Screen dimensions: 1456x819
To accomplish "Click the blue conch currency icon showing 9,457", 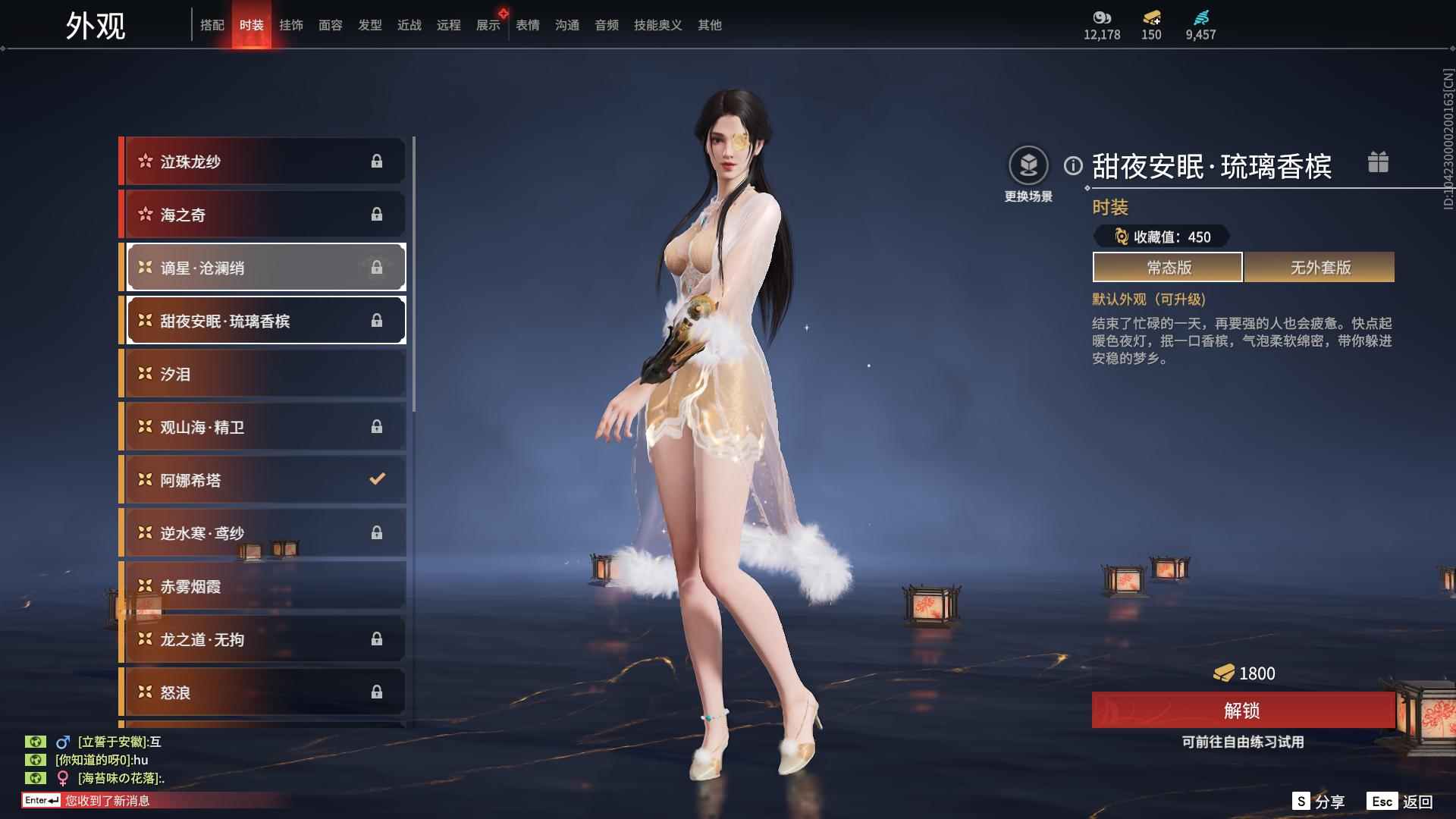I will [1200, 17].
